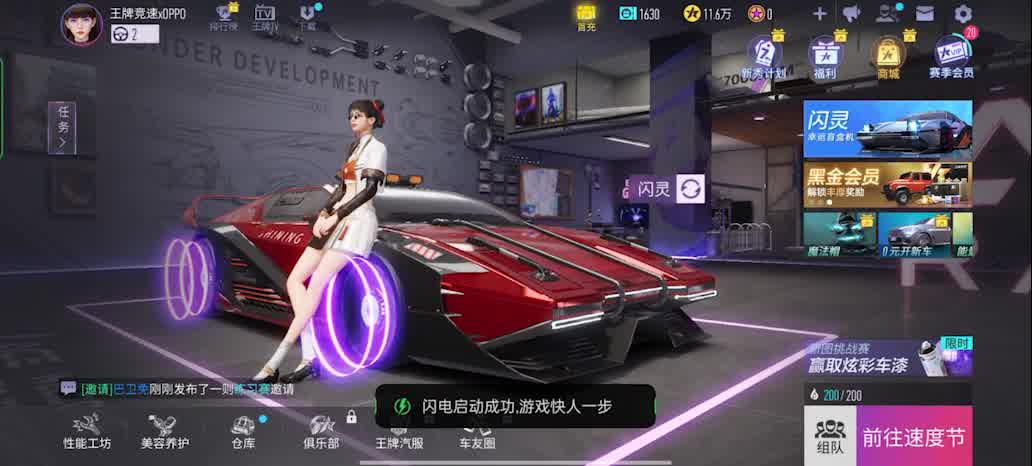Open the 下载 download manager
Image resolution: width=1032 pixels, height=466 pixels.
point(308,17)
